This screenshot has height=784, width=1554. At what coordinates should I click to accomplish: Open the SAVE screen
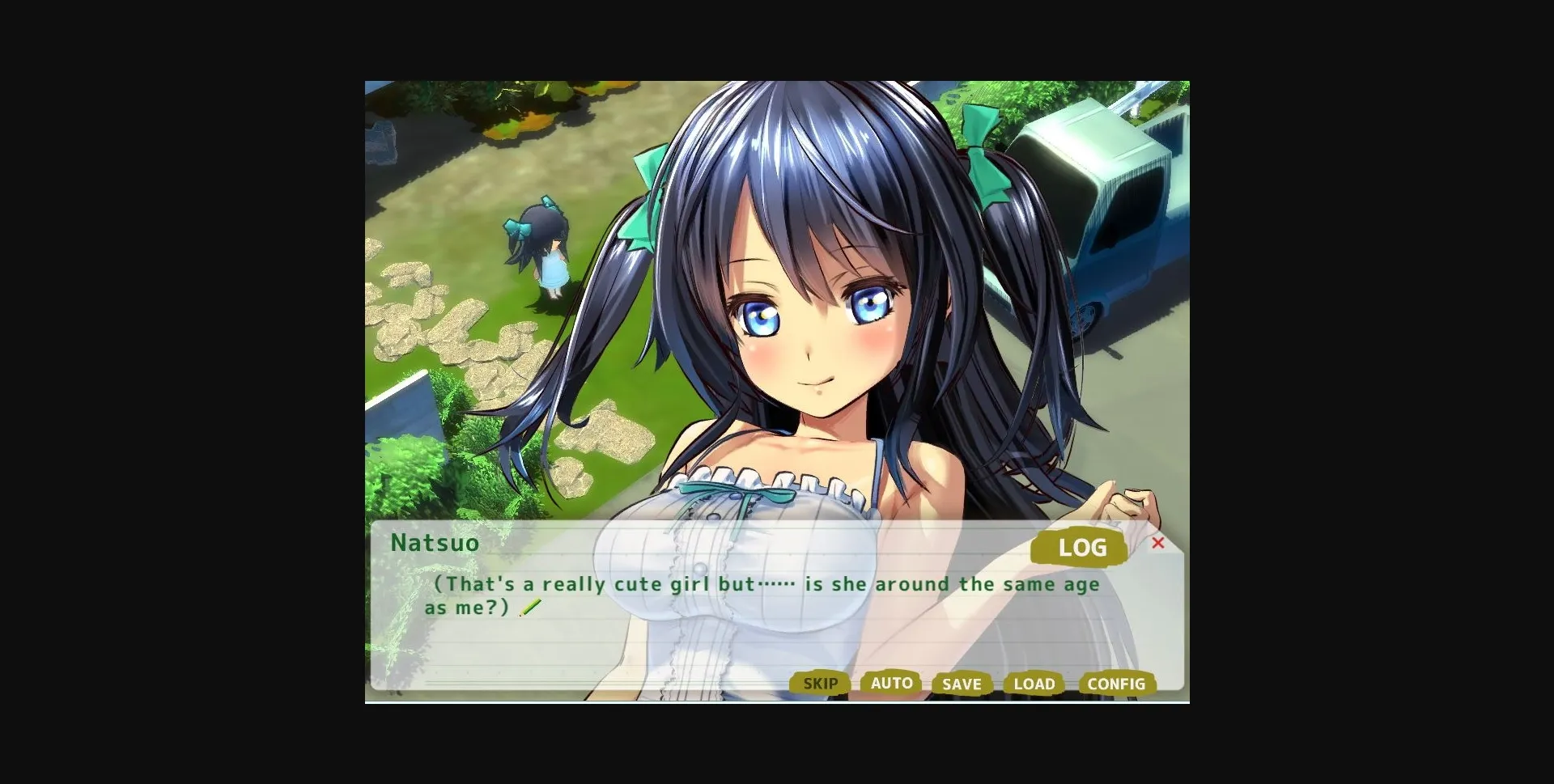point(962,684)
